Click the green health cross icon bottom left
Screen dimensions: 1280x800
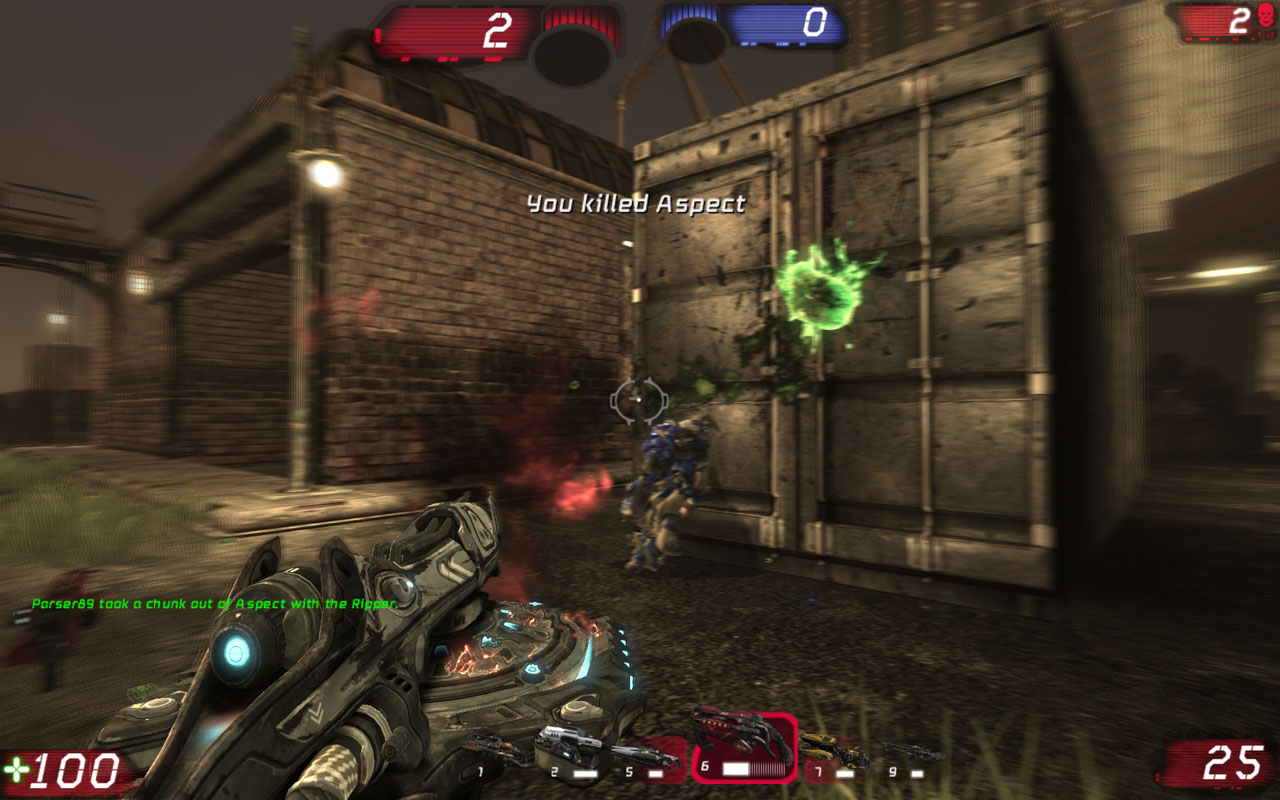(20, 768)
